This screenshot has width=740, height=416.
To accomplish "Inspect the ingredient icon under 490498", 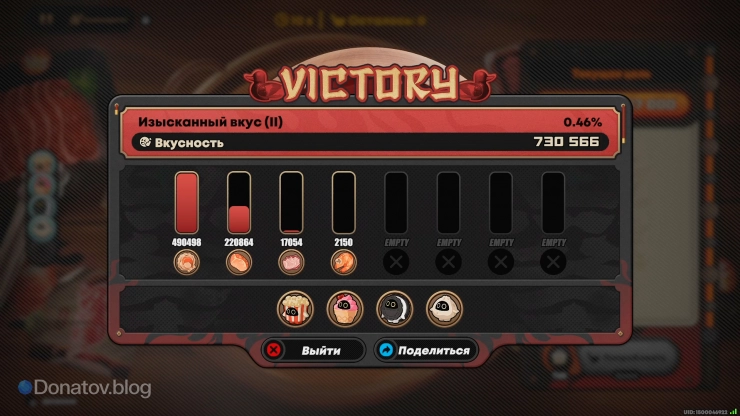I will [187, 263].
